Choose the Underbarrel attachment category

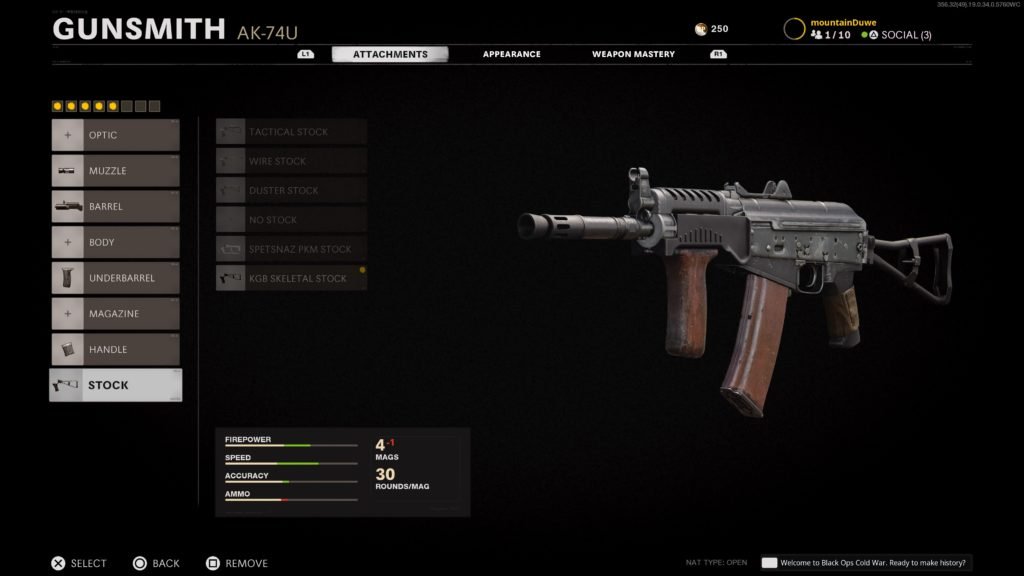[115, 278]
